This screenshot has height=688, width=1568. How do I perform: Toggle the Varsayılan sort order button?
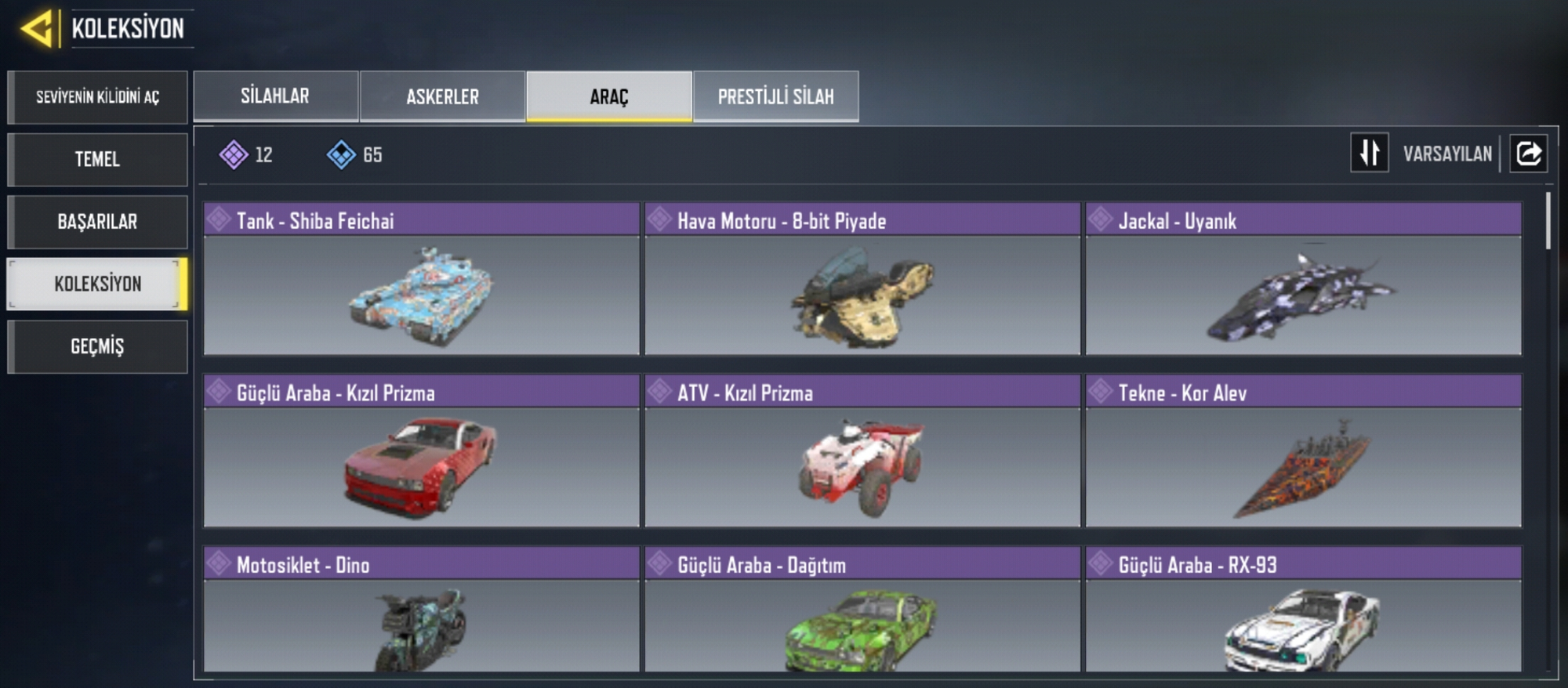(1370, 153)
